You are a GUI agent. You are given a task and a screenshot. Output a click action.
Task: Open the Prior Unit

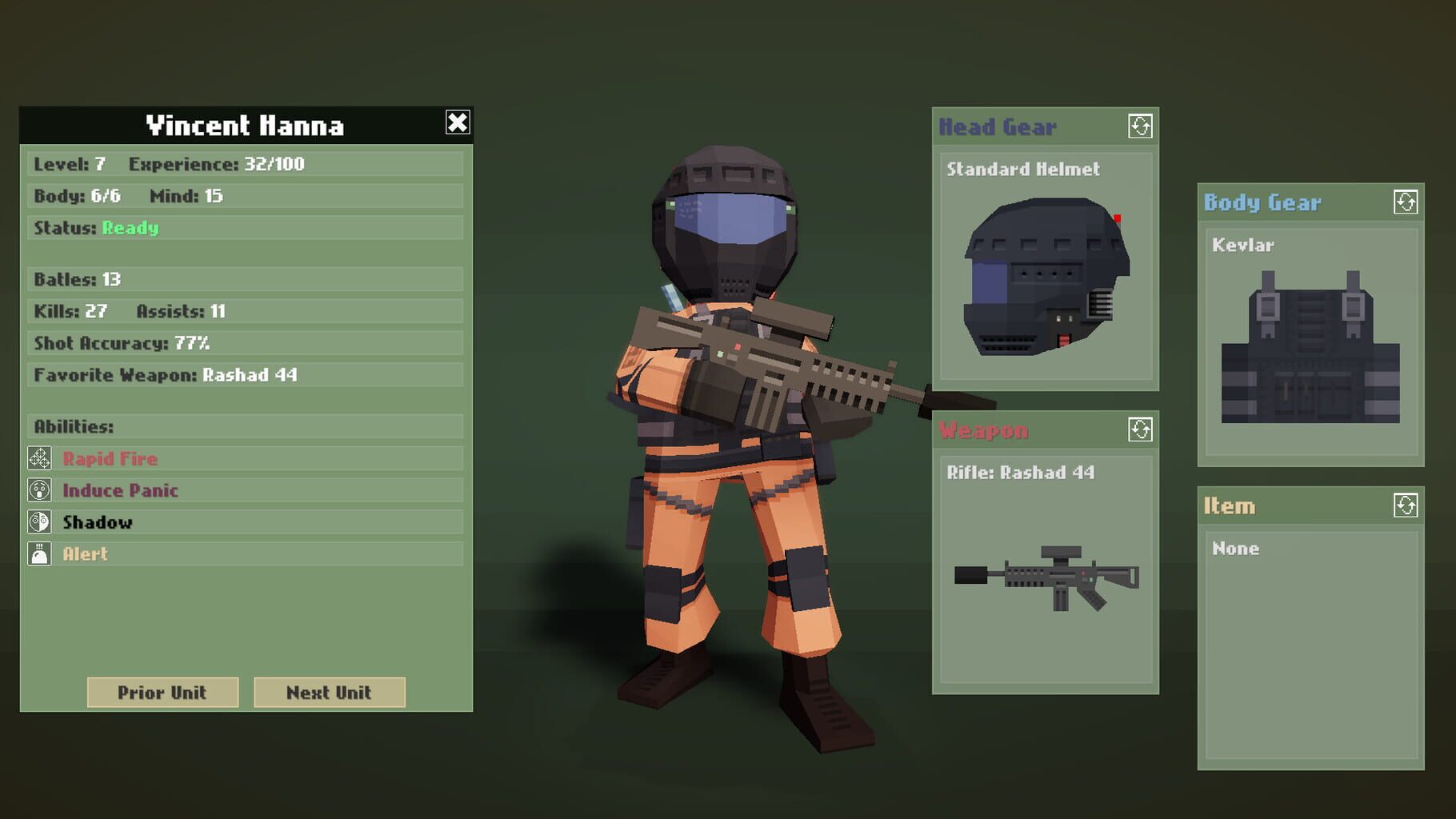162,693
